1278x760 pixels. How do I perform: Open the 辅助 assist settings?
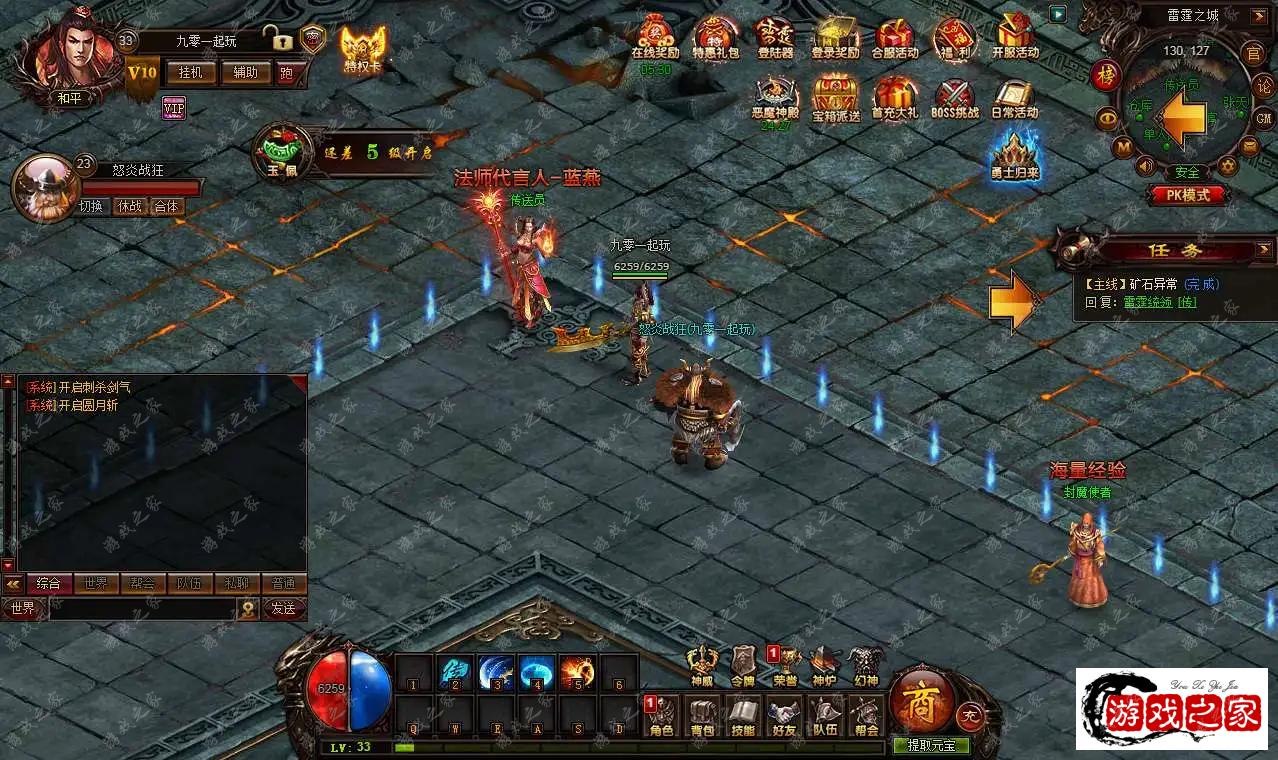(245, 72)
